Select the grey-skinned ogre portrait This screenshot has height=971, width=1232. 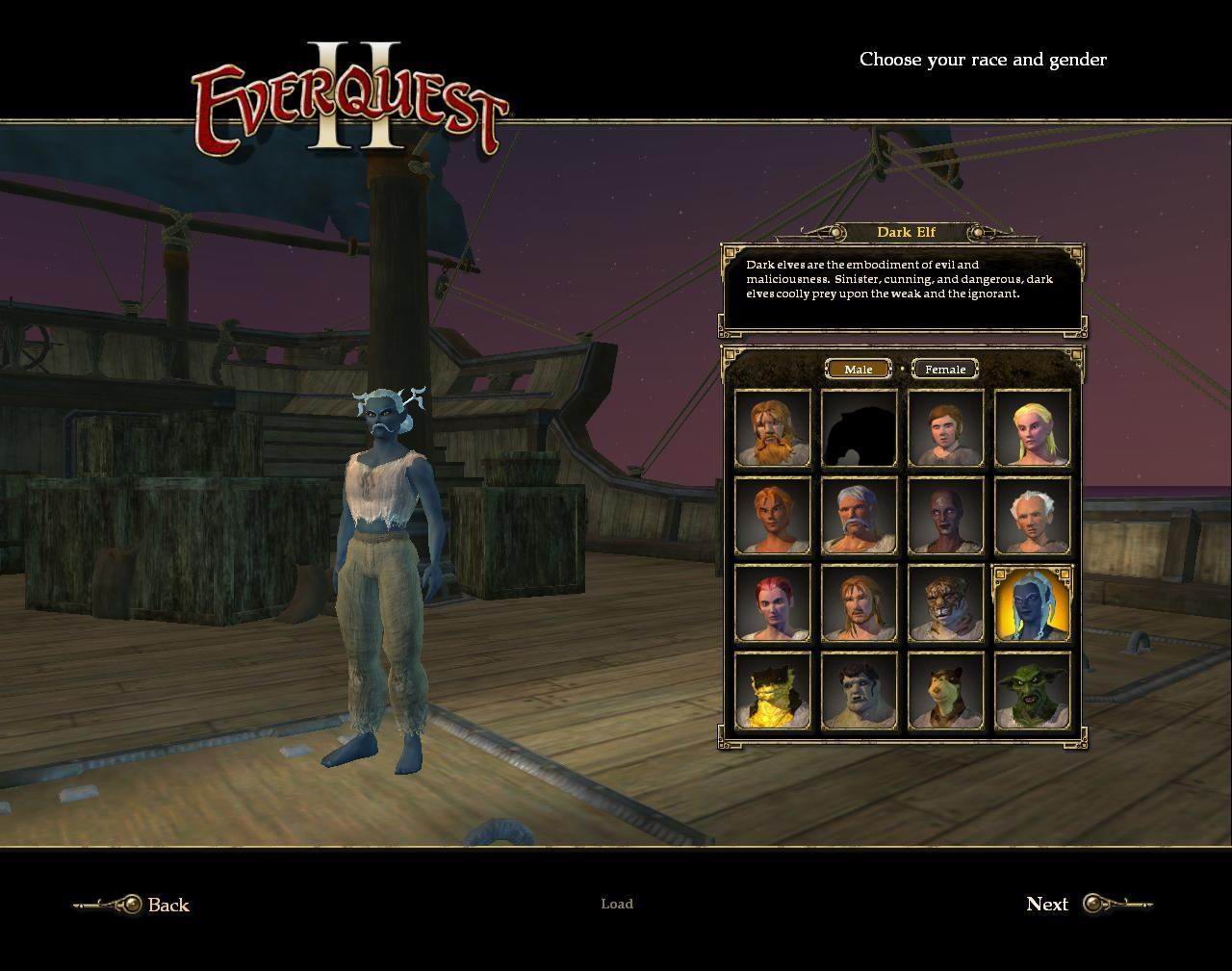pos(860,691)
